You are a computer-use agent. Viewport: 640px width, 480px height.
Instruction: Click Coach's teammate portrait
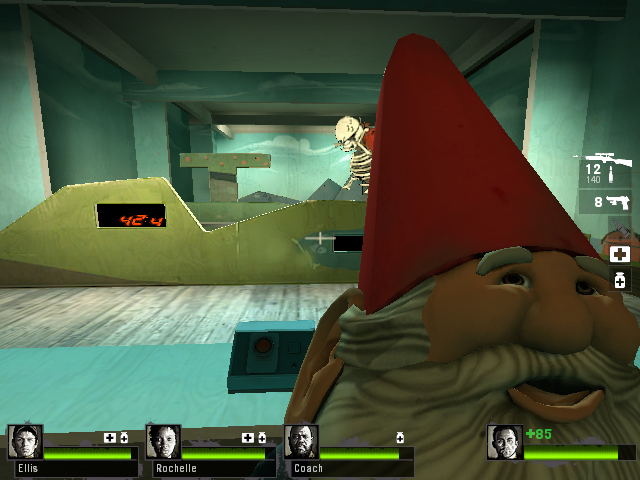(x=301, y=443)
